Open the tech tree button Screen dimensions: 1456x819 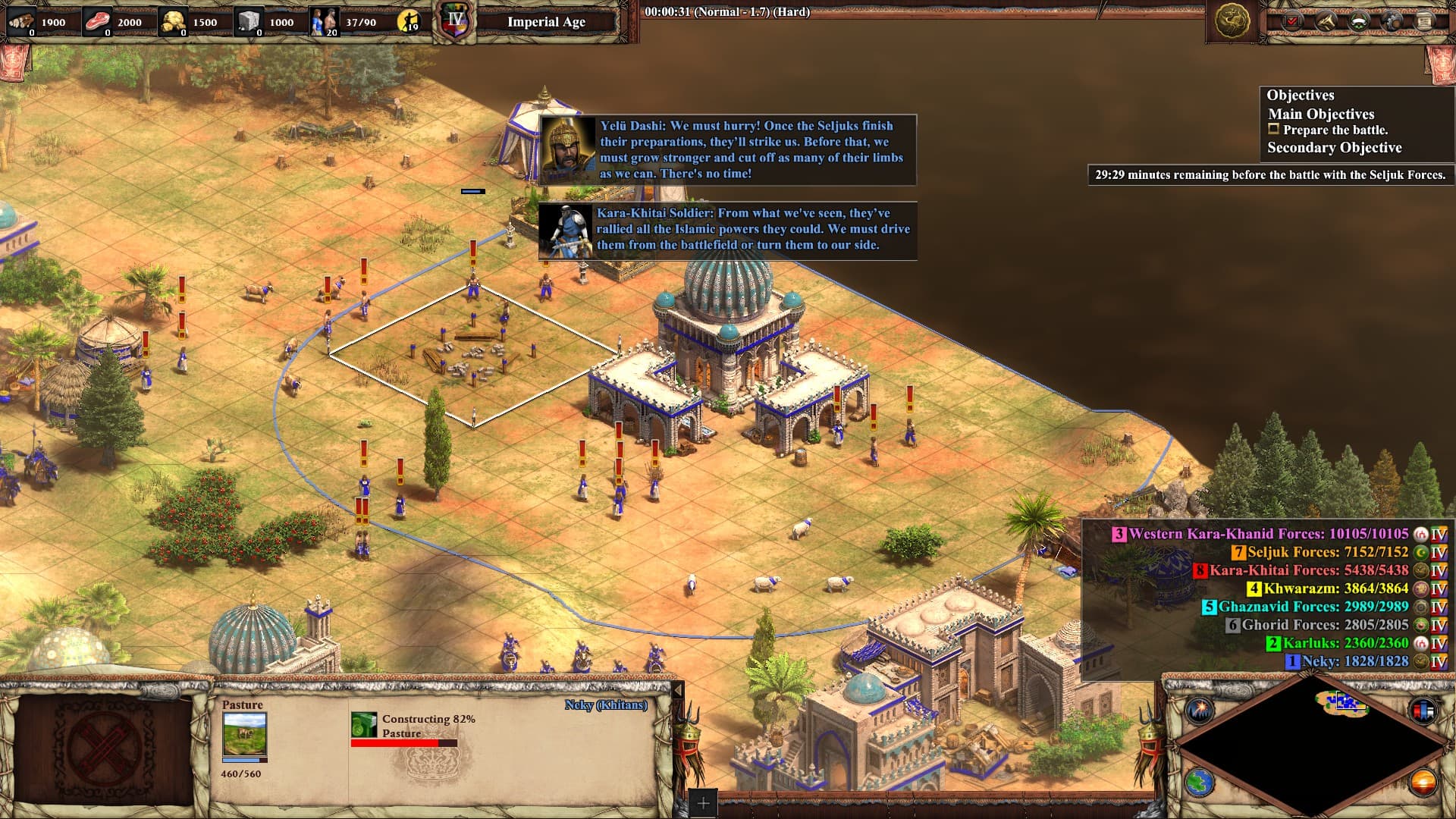(1326, 22)
